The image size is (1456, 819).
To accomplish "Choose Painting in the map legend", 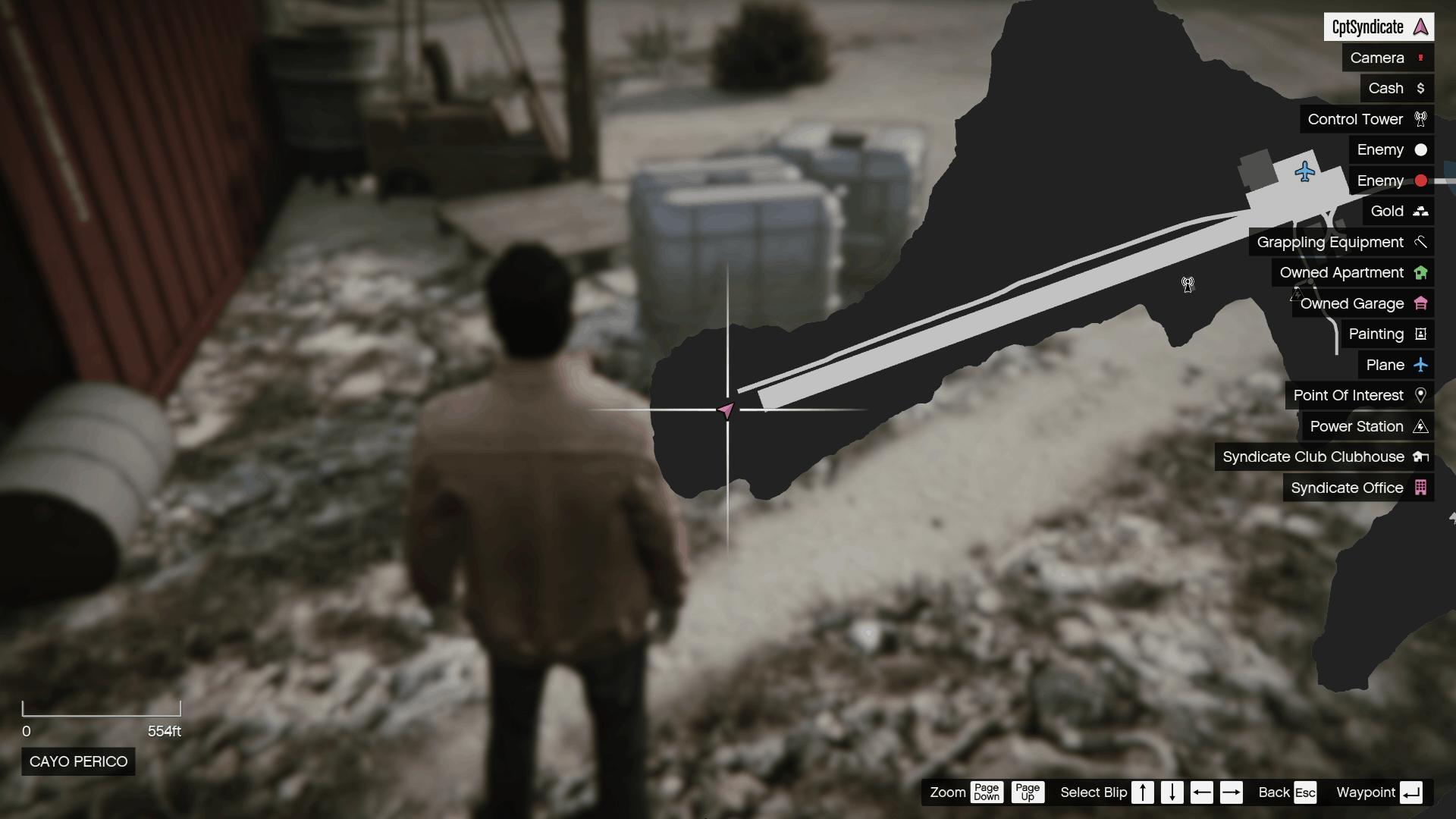I will click(1387, 334).
